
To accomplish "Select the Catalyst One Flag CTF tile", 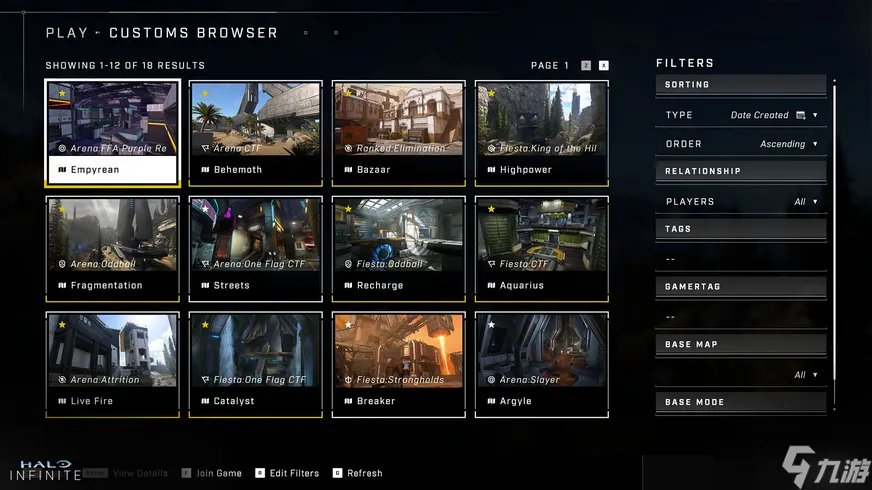I will (x=255, y=364).
